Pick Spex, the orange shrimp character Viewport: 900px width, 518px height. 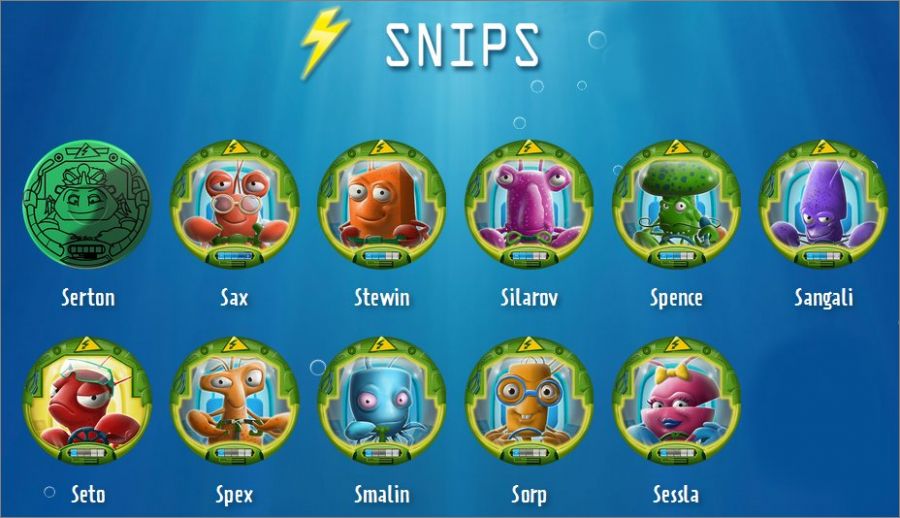click(x=234, y=401)
